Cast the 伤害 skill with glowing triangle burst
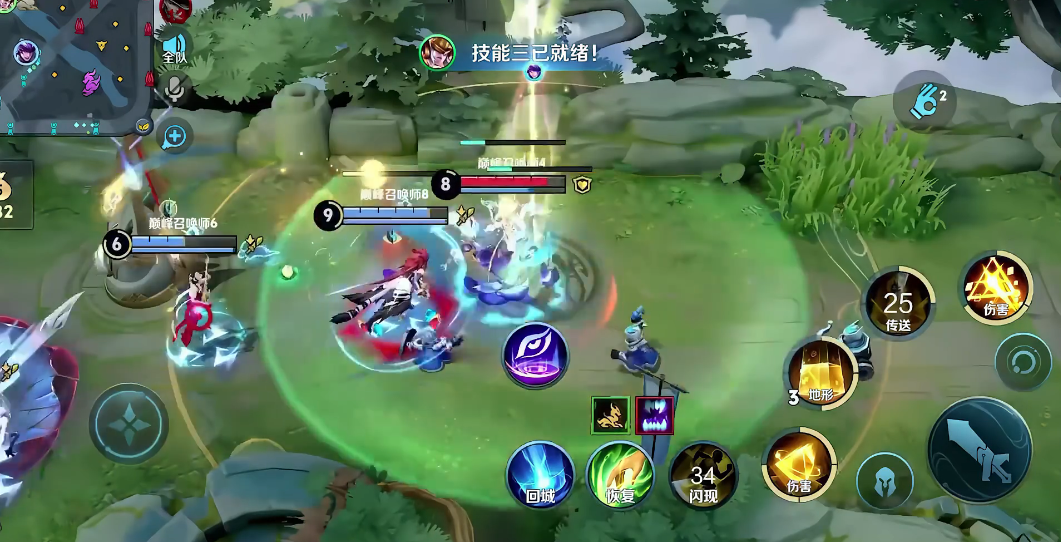 [x=996, y=287]
